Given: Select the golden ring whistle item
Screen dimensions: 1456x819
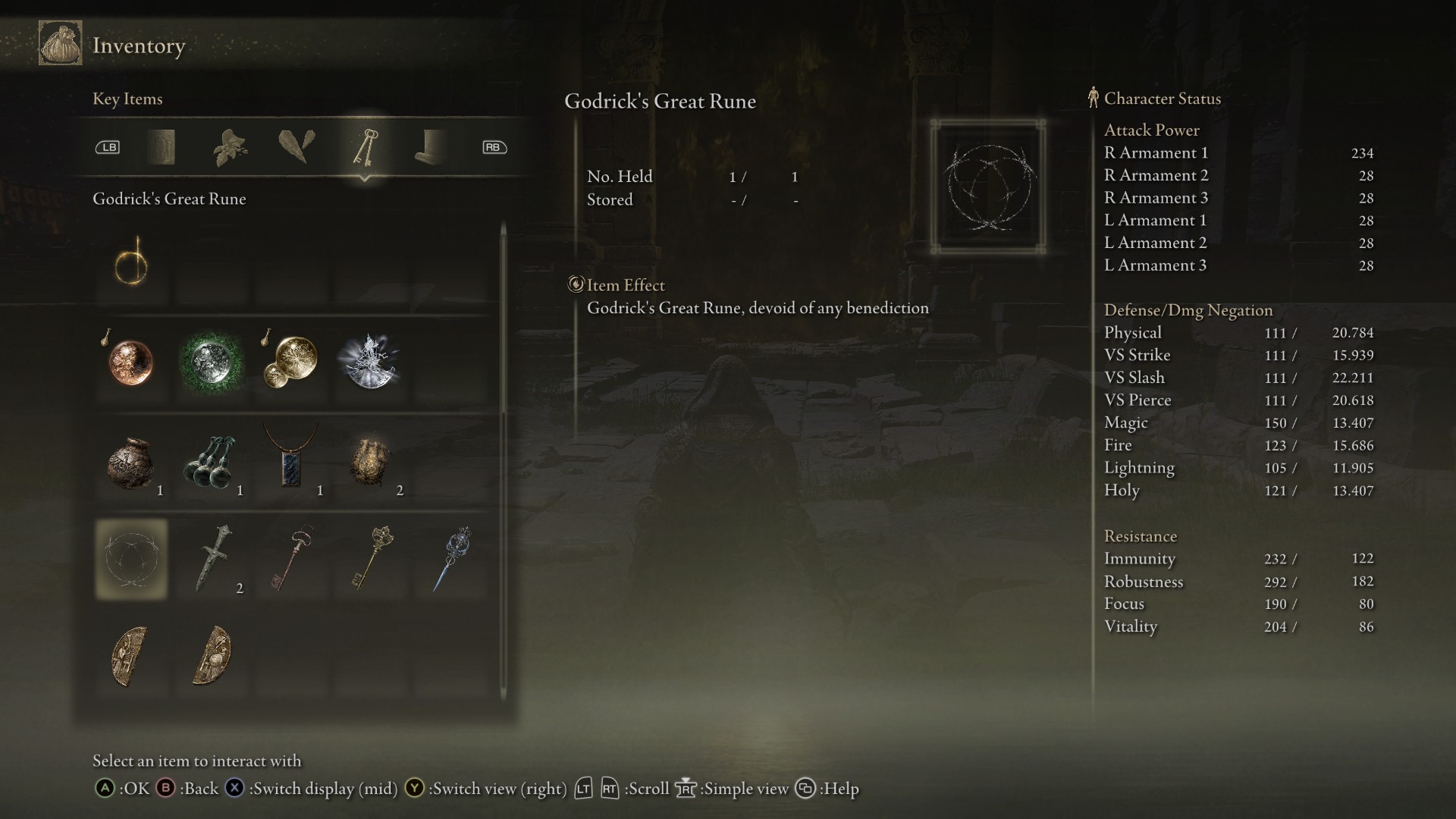Looking at the screenshot, I should 131,263.
